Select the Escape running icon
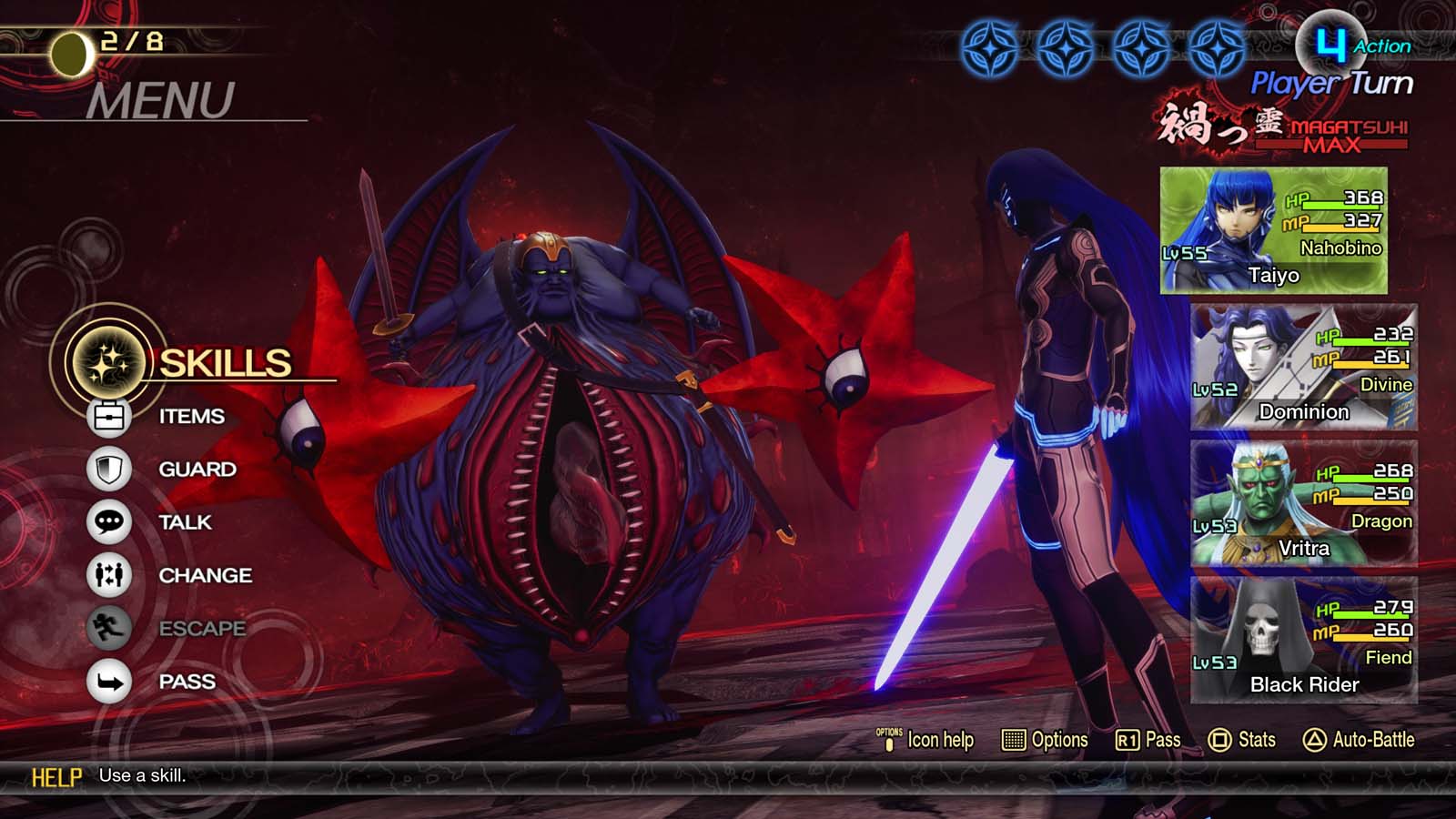The width and height of the screenshot is (1456, 819). click(x=109, y=629)
